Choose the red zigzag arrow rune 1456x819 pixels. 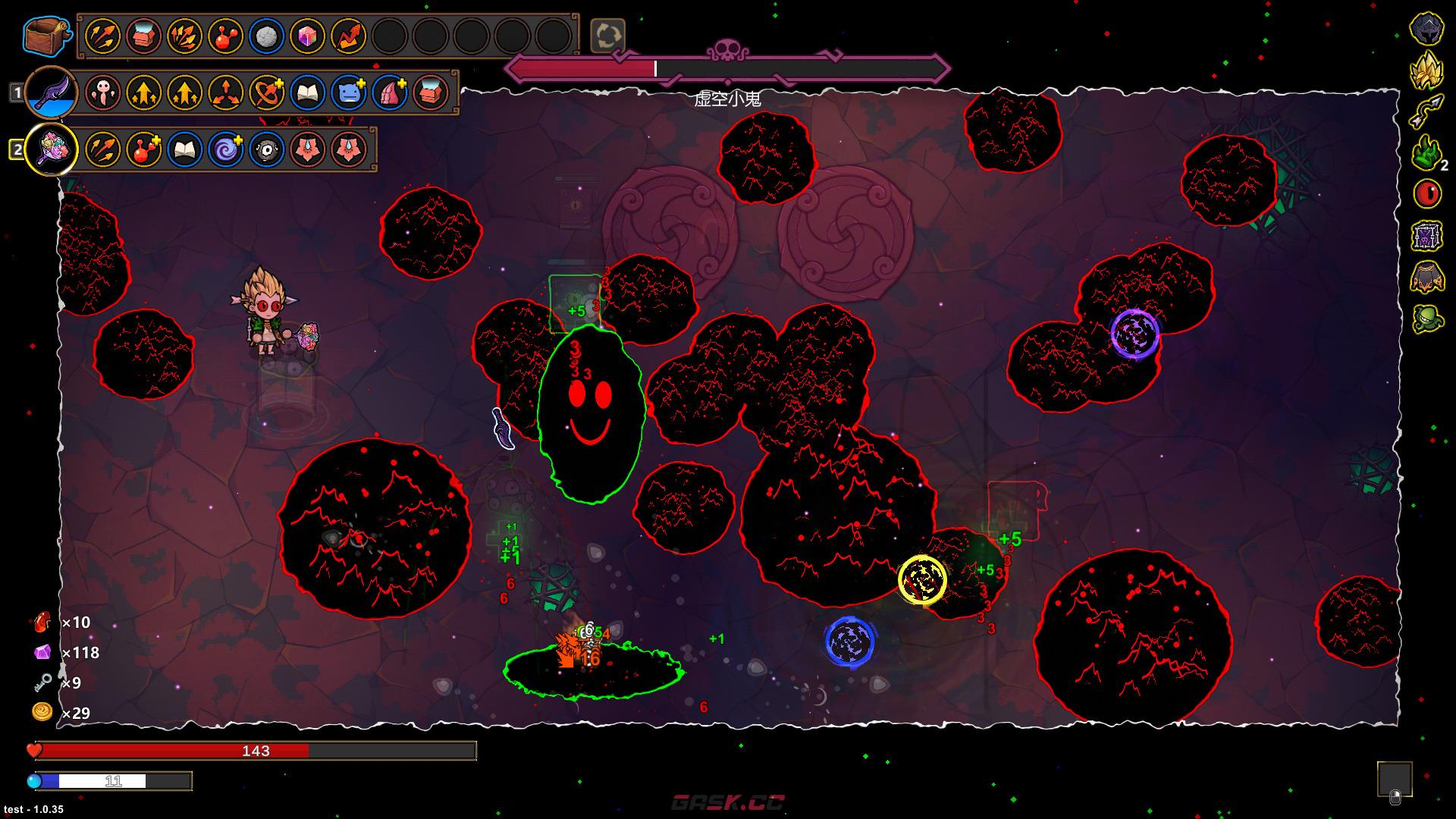pos(348,36)
